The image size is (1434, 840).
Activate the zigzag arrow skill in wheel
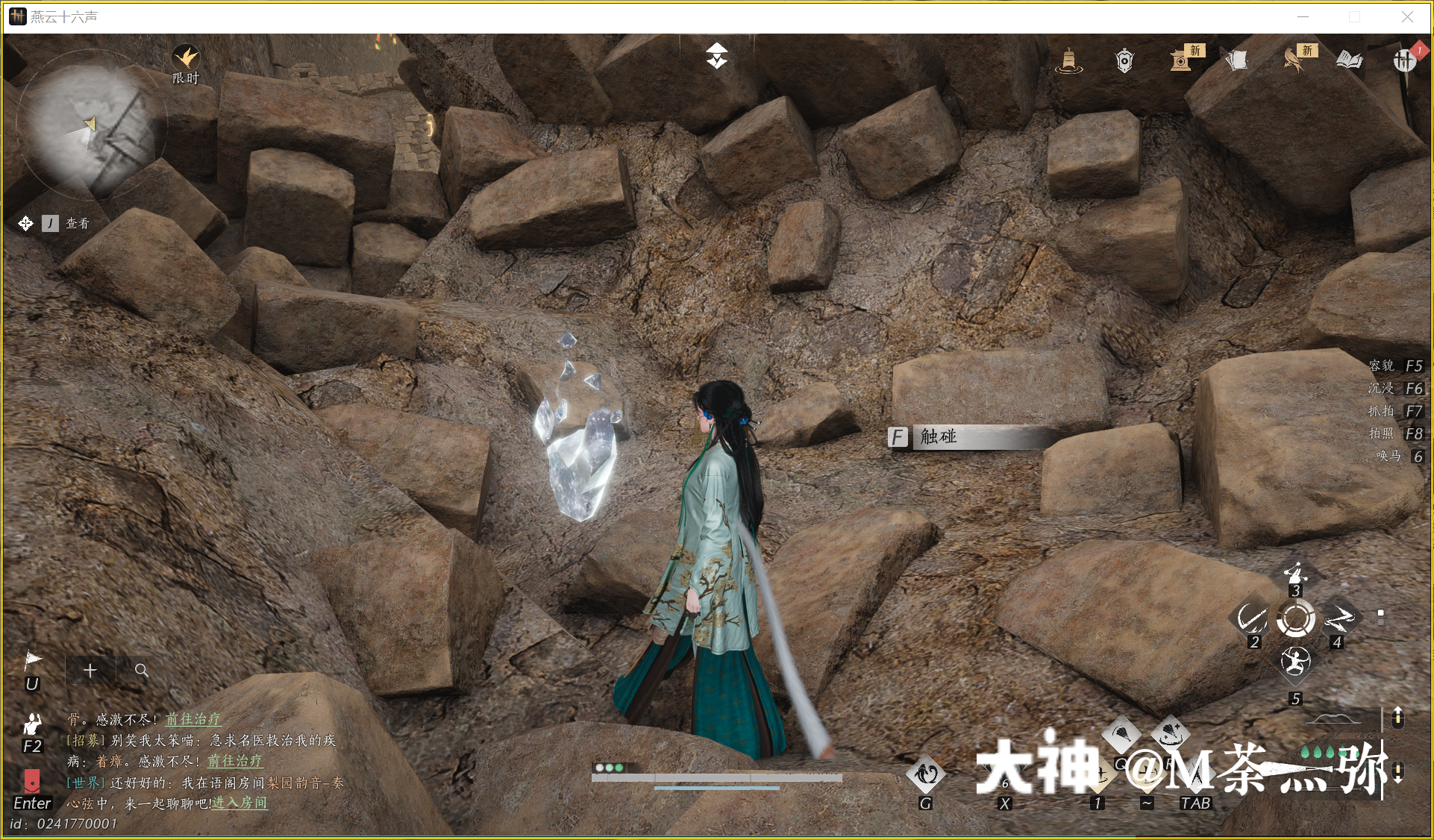click(x=1339, y=618)
